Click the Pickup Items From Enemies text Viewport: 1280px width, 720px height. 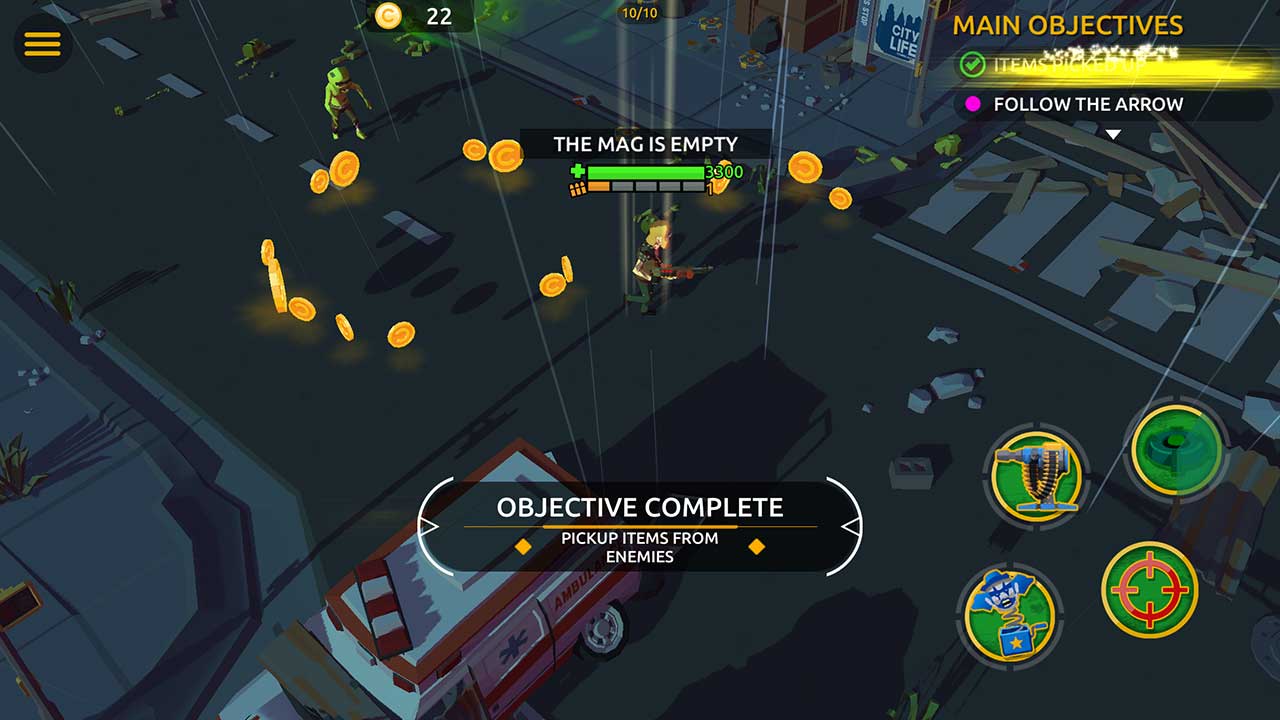click(x=639, y=546)
